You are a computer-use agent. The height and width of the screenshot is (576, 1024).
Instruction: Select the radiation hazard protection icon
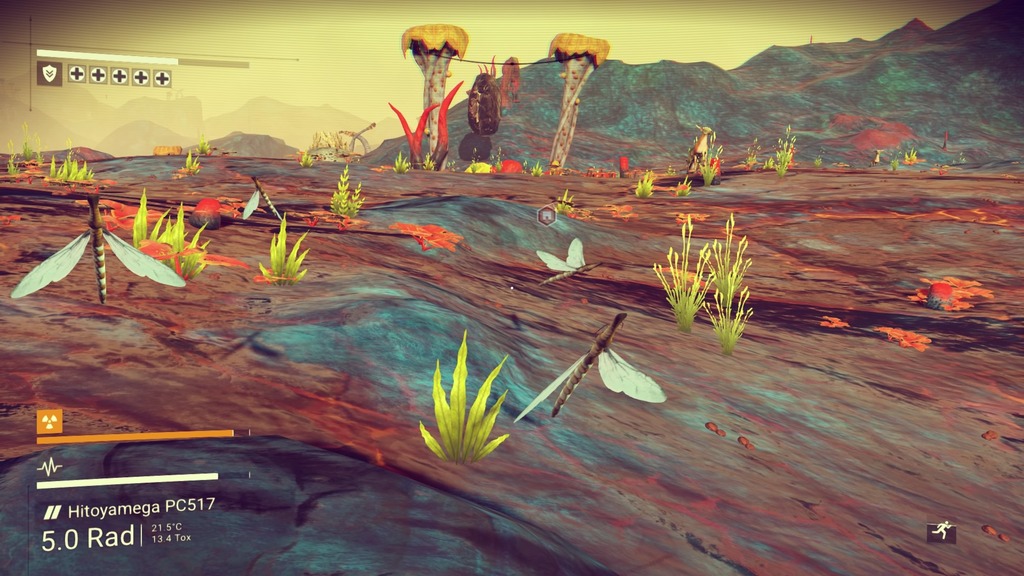(x=49, y=420)
